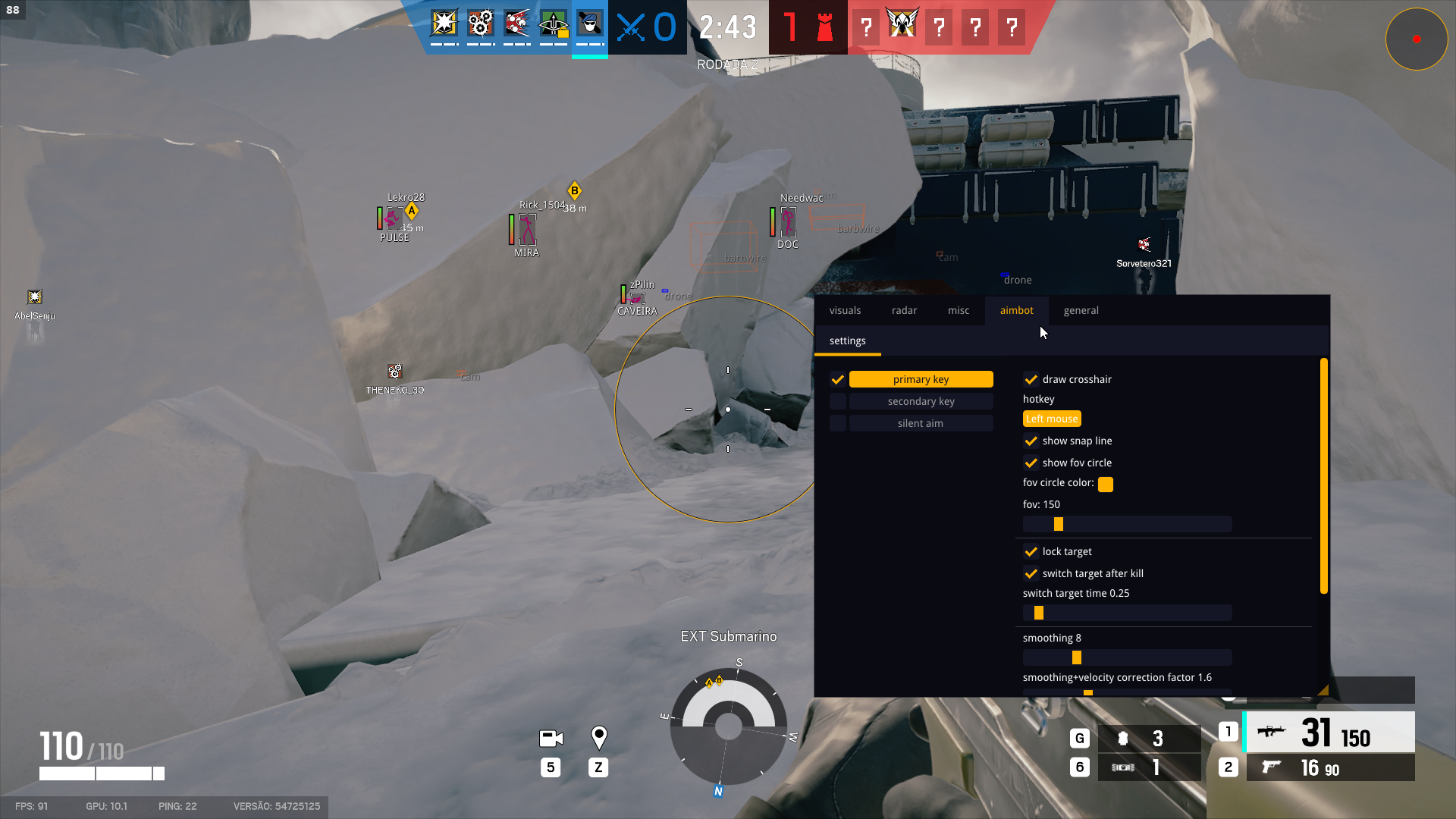Viewport: 1456px width, 819px height.
Task: Open the general tab
Action: (x=1081, y=310)
